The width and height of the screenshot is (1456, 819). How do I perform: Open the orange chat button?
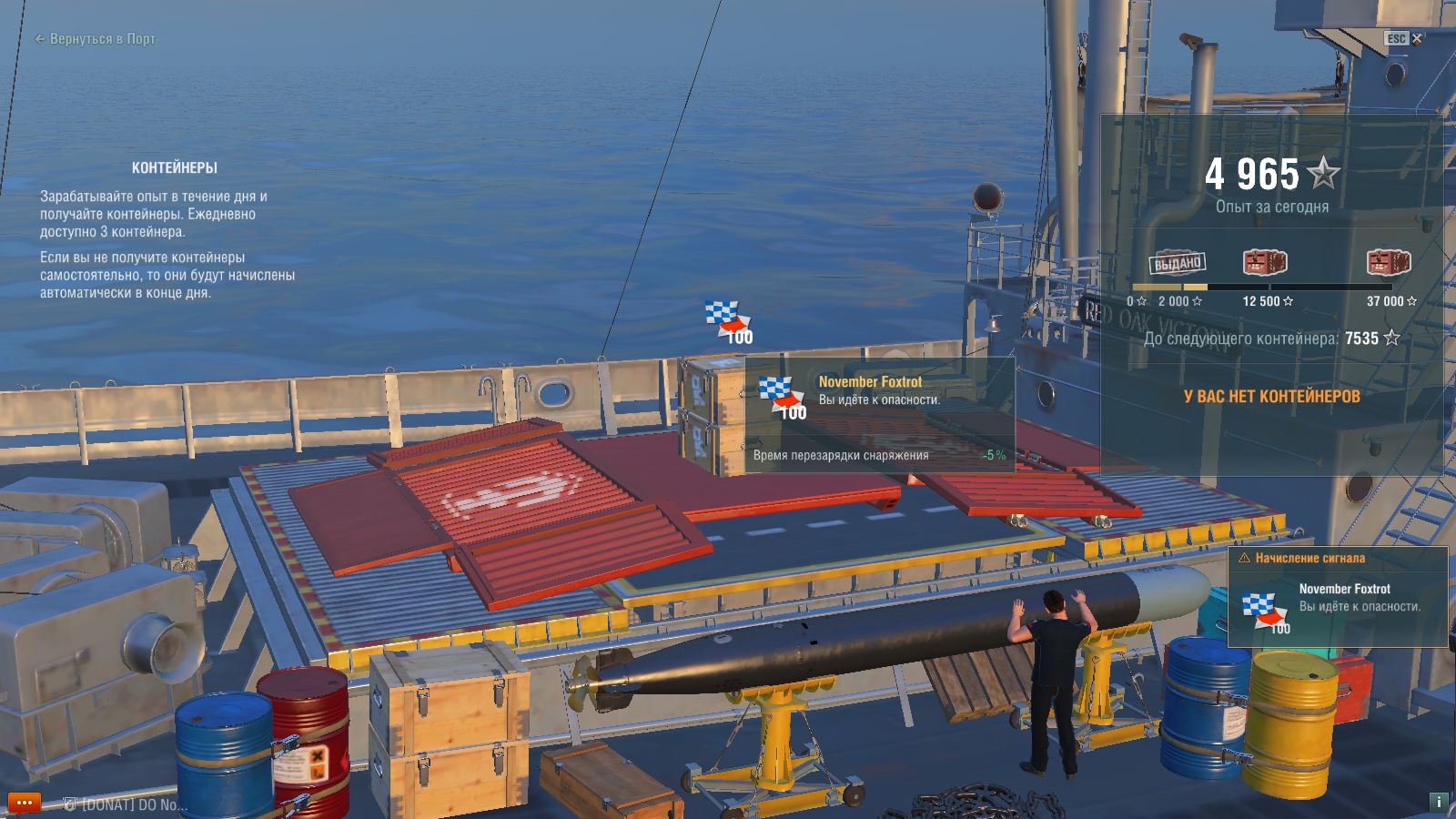[x=25, y=803]
